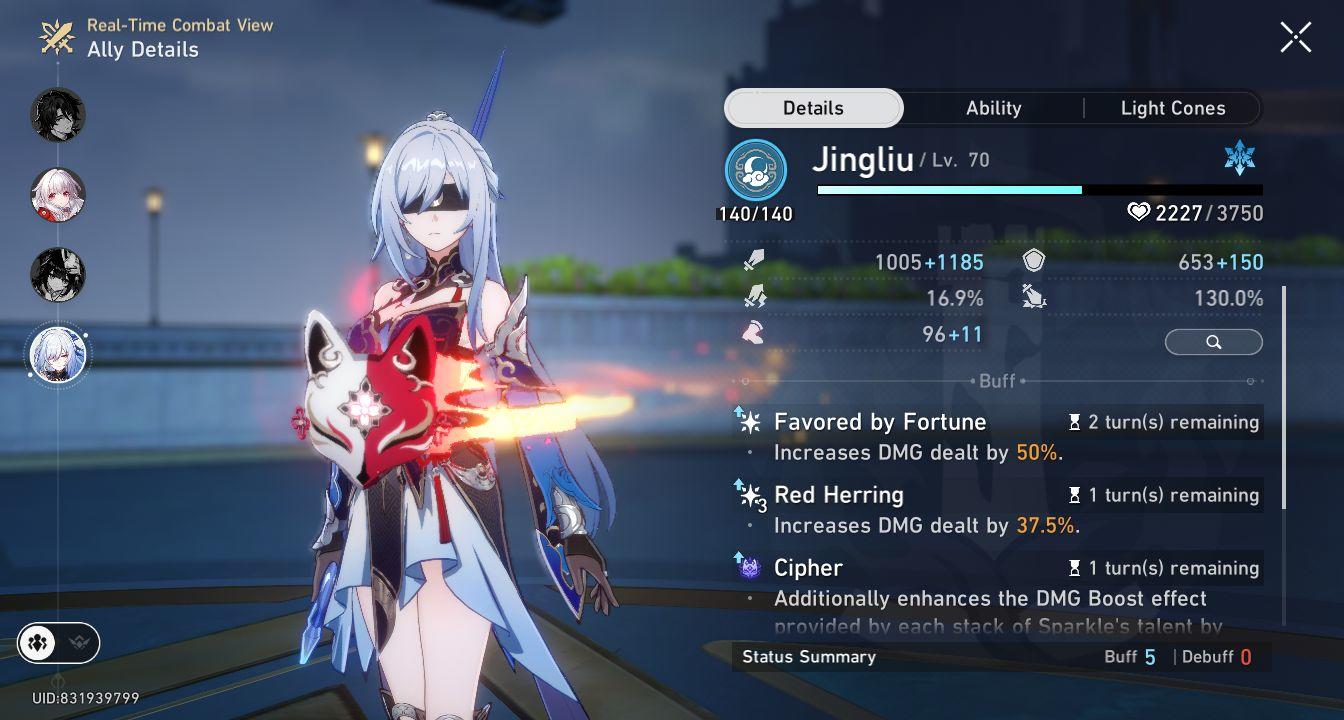Select Jingliu's highlighted portrait in the sidebar
This screenshot has height=720, width=1344.
click(x=58, y=355)
